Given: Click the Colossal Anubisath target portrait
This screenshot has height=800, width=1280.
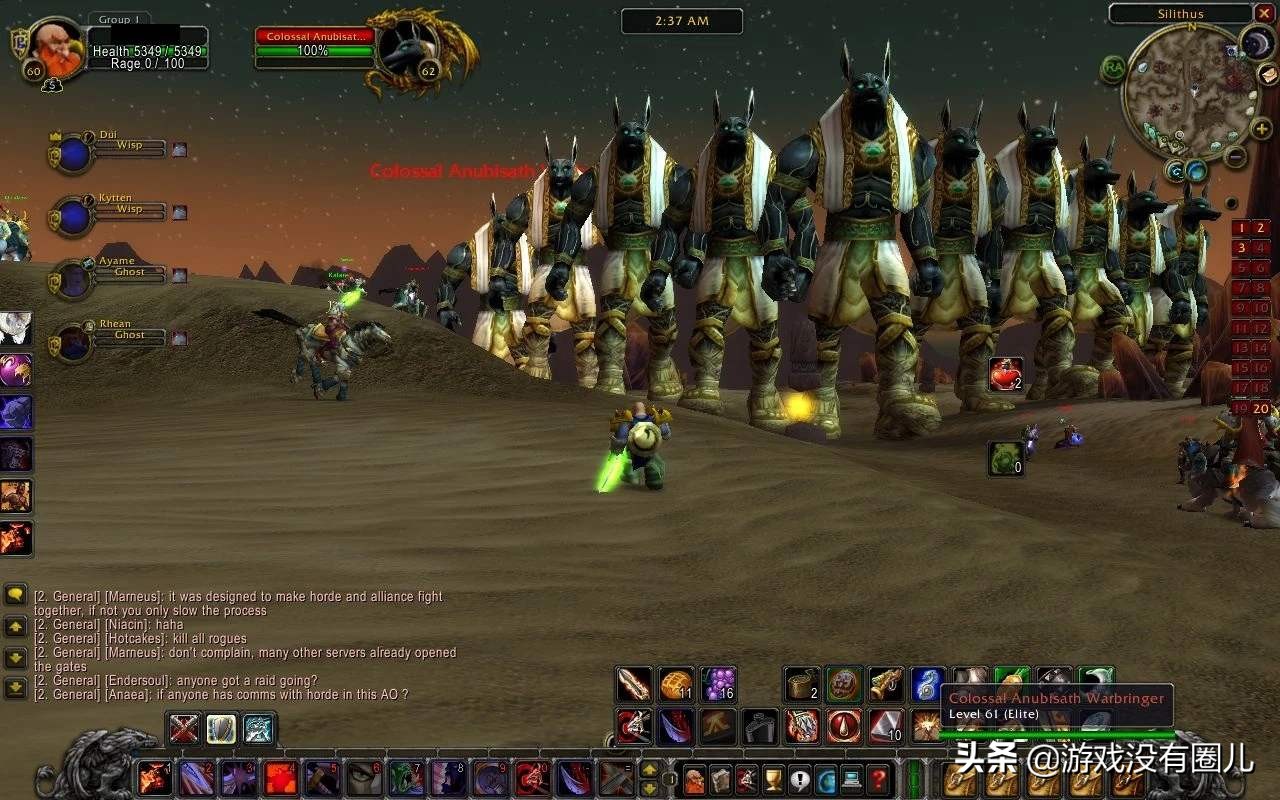Looking at the screenshot, I should pyautogui.click(x=409, y=50).
